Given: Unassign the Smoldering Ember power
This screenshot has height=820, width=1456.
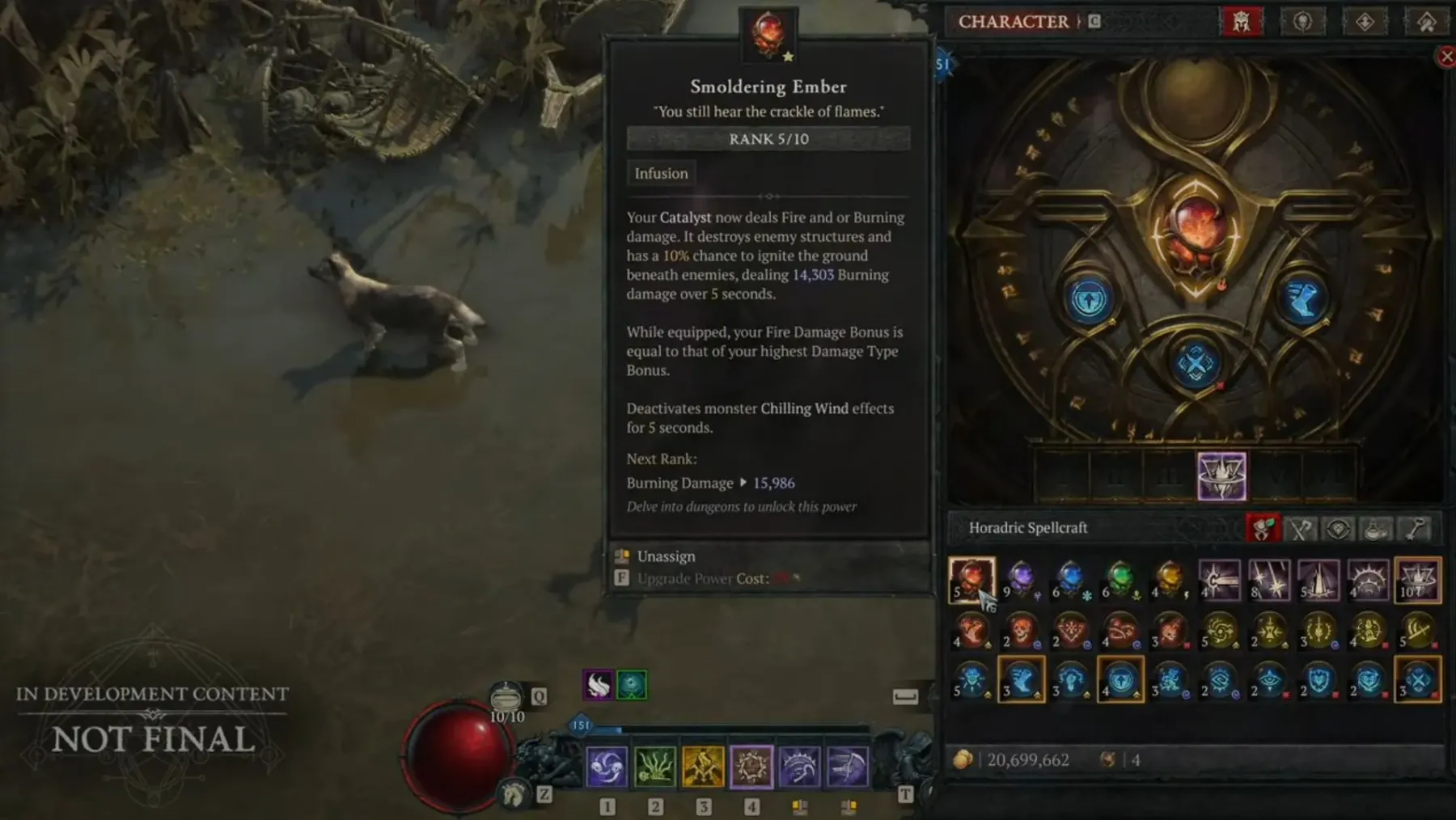Looking at the screenshot, I should (x=666, y=556).
